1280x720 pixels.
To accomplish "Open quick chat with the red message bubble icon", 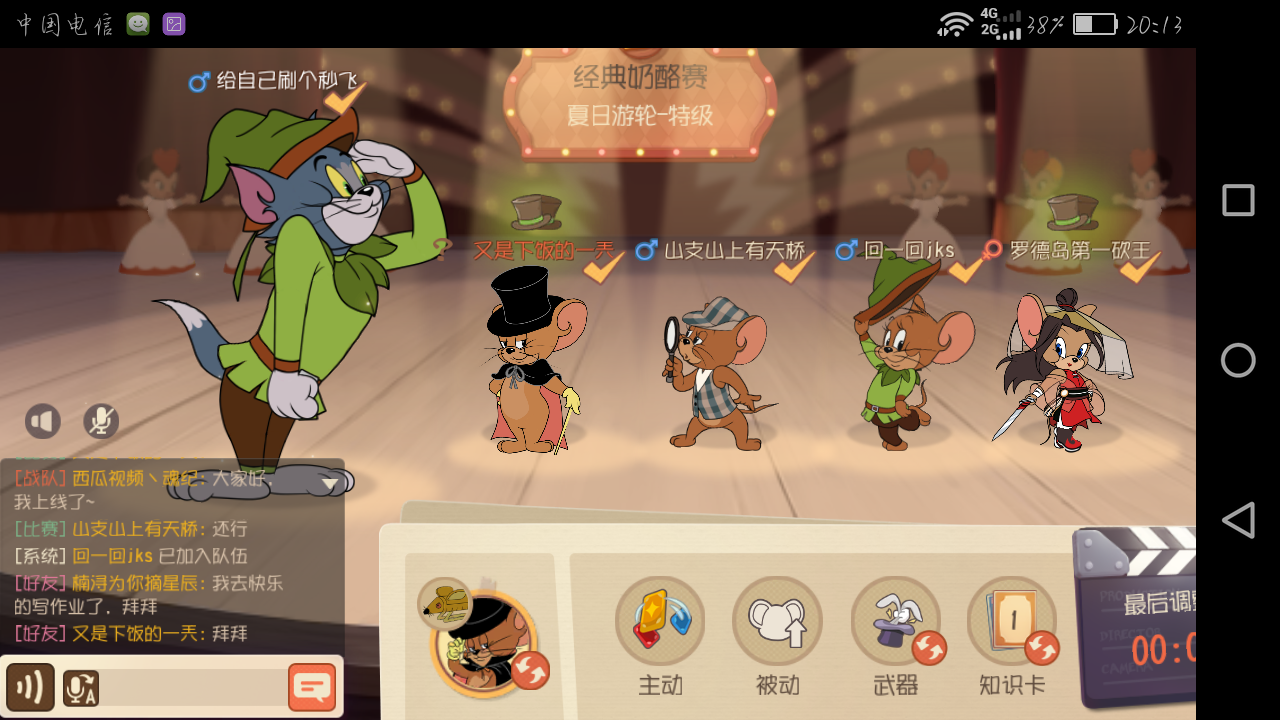I will 314,687.
